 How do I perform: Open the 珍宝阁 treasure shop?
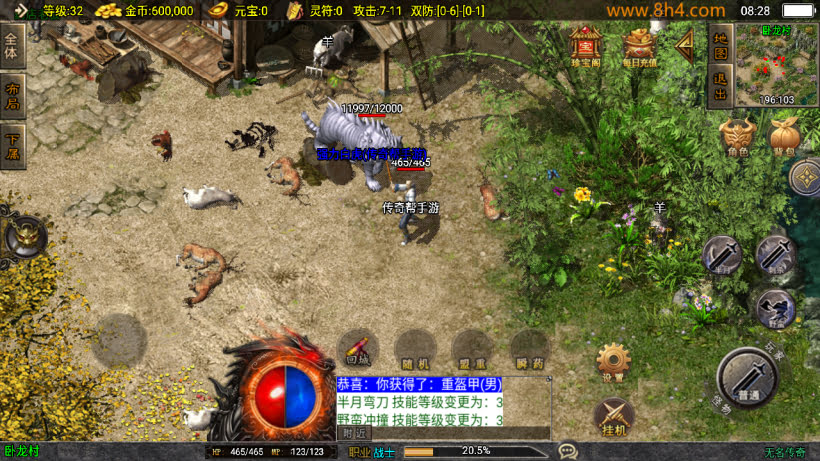(x=585, y=45)
